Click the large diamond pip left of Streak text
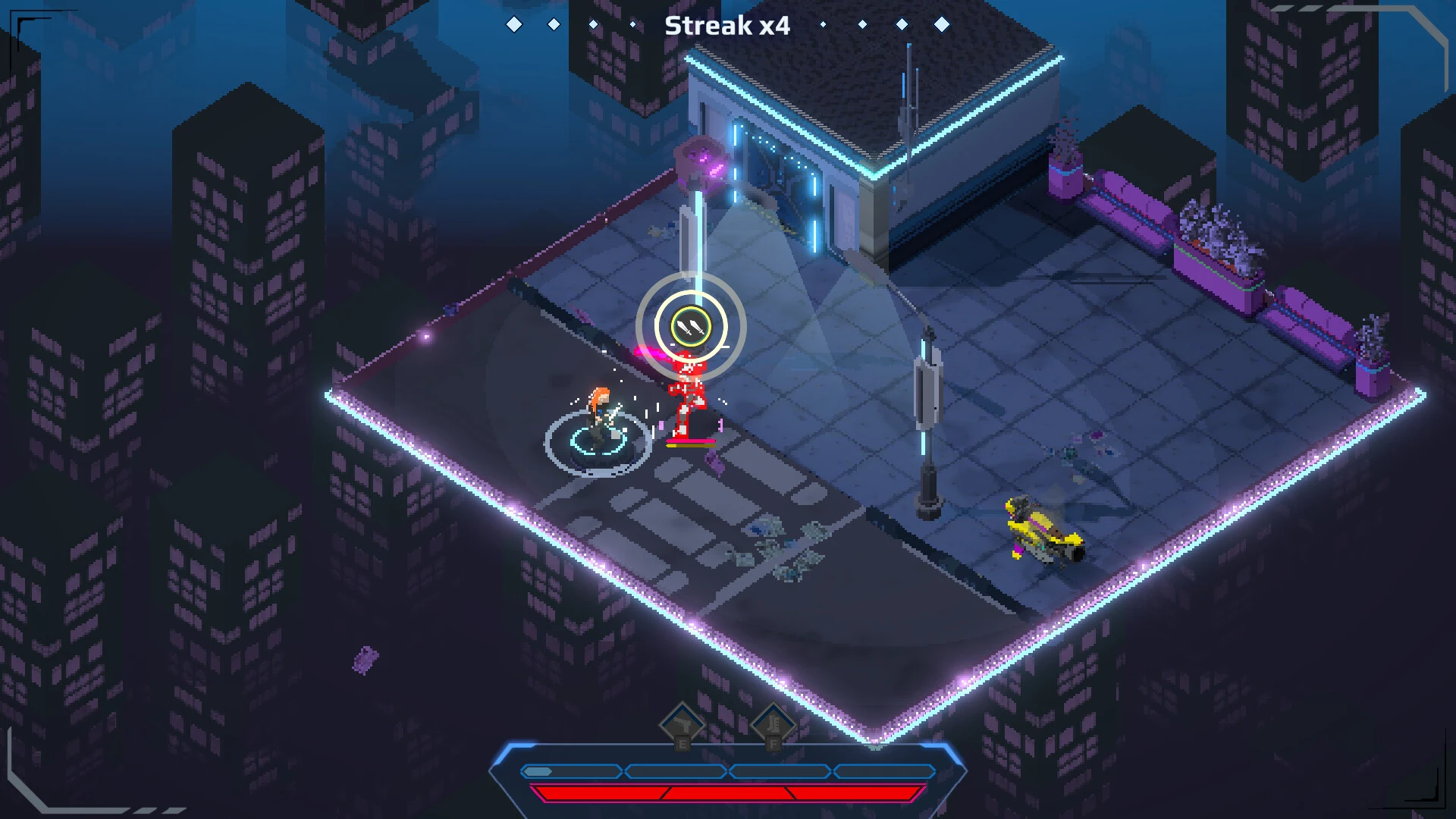The image size is (1456, 819). tap(513, 24)
